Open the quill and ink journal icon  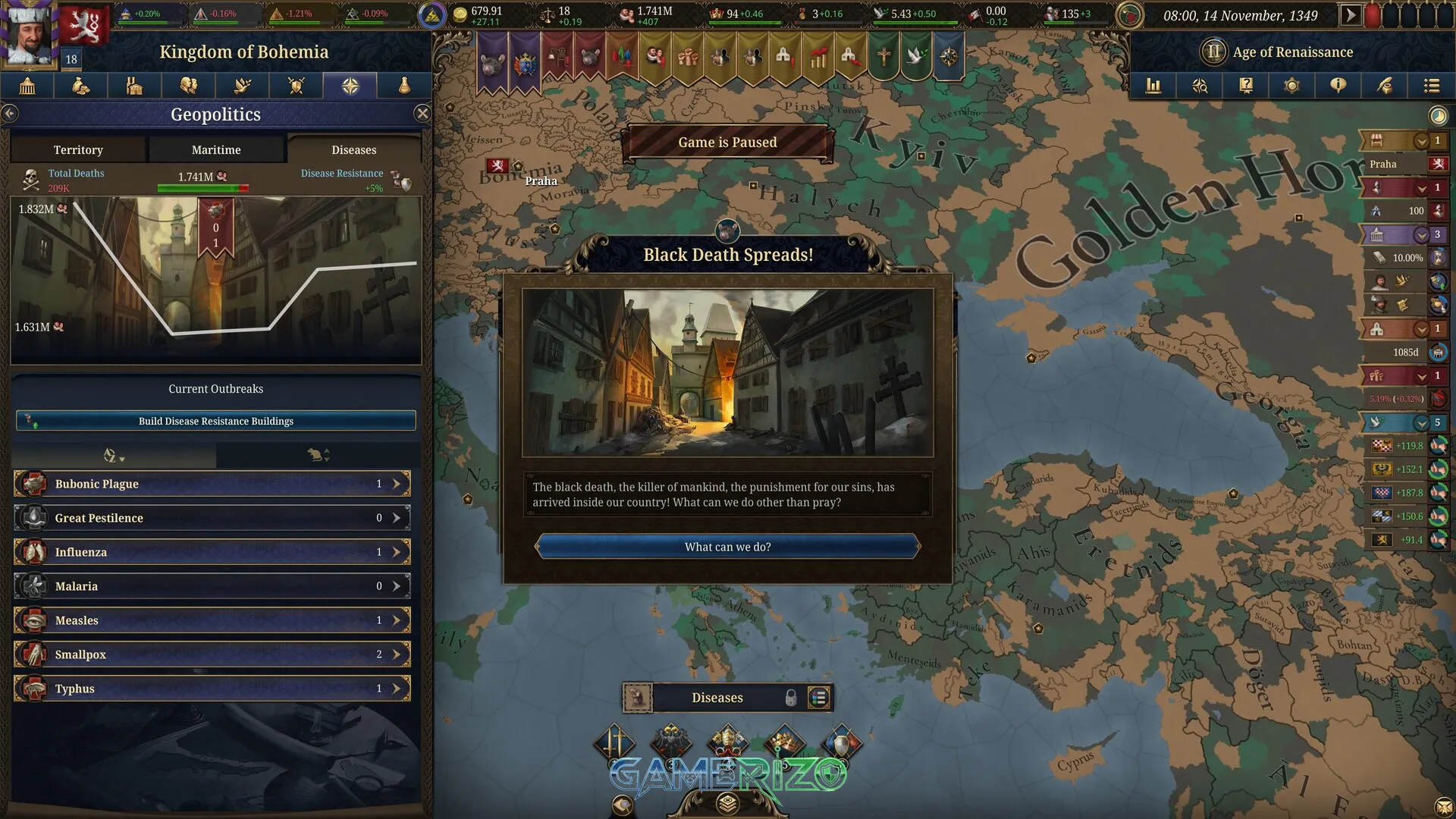pyautogui.click(x=1385, y=86)
